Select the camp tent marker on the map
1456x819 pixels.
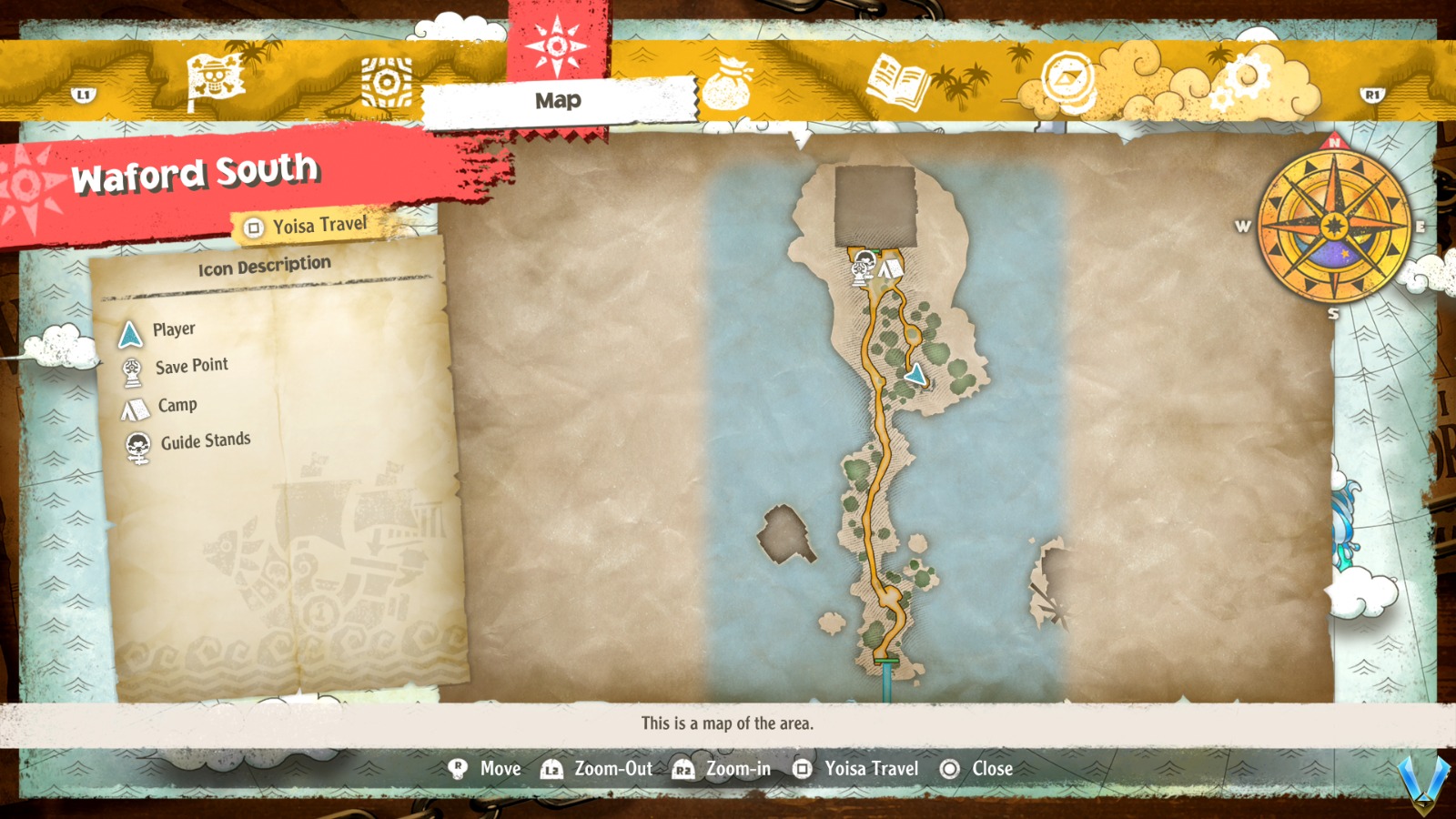pyautogui.click(x=889, y=268)
